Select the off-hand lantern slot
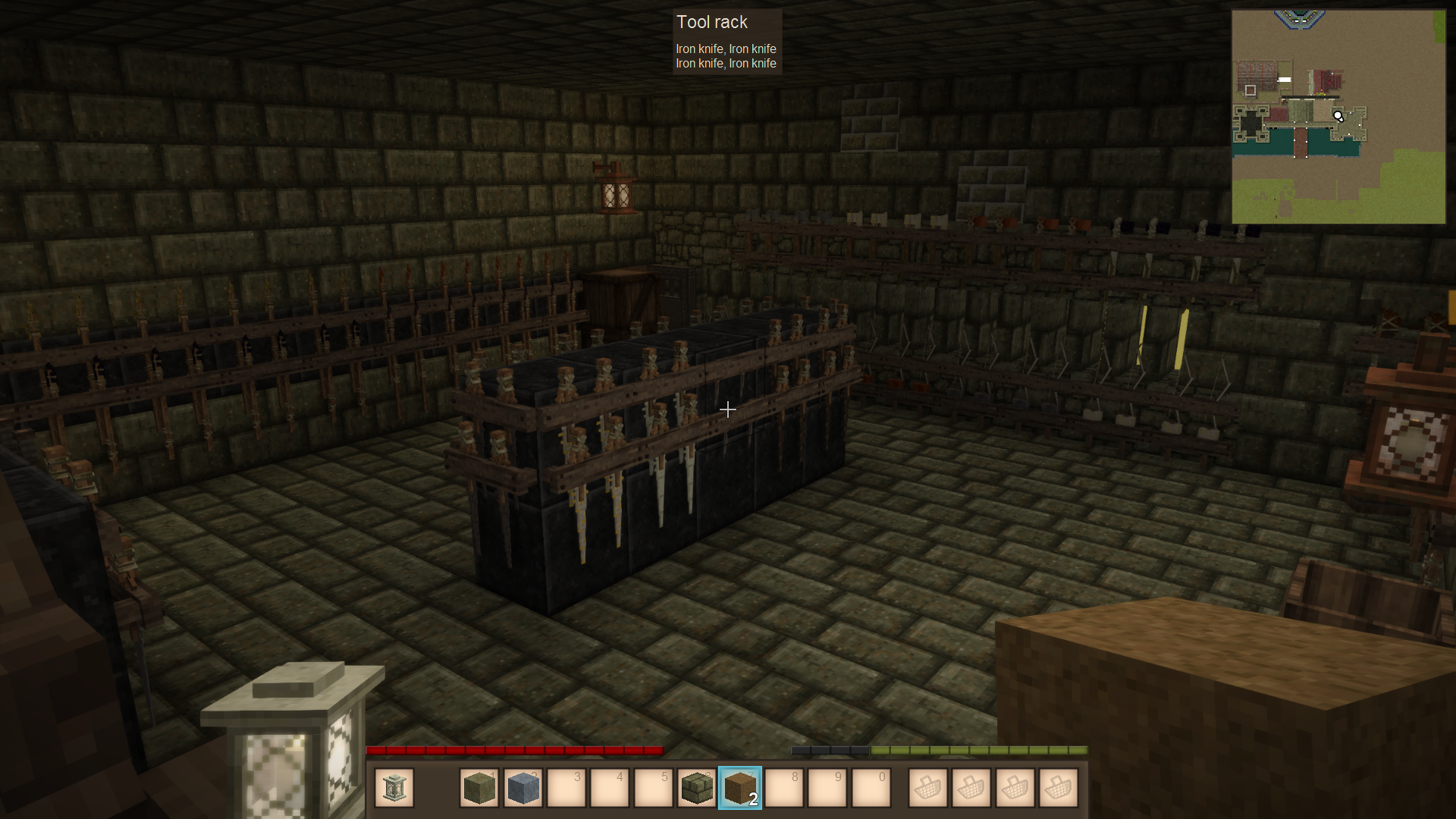This screenshot has height=819, width=1456. tap(394, 788)
